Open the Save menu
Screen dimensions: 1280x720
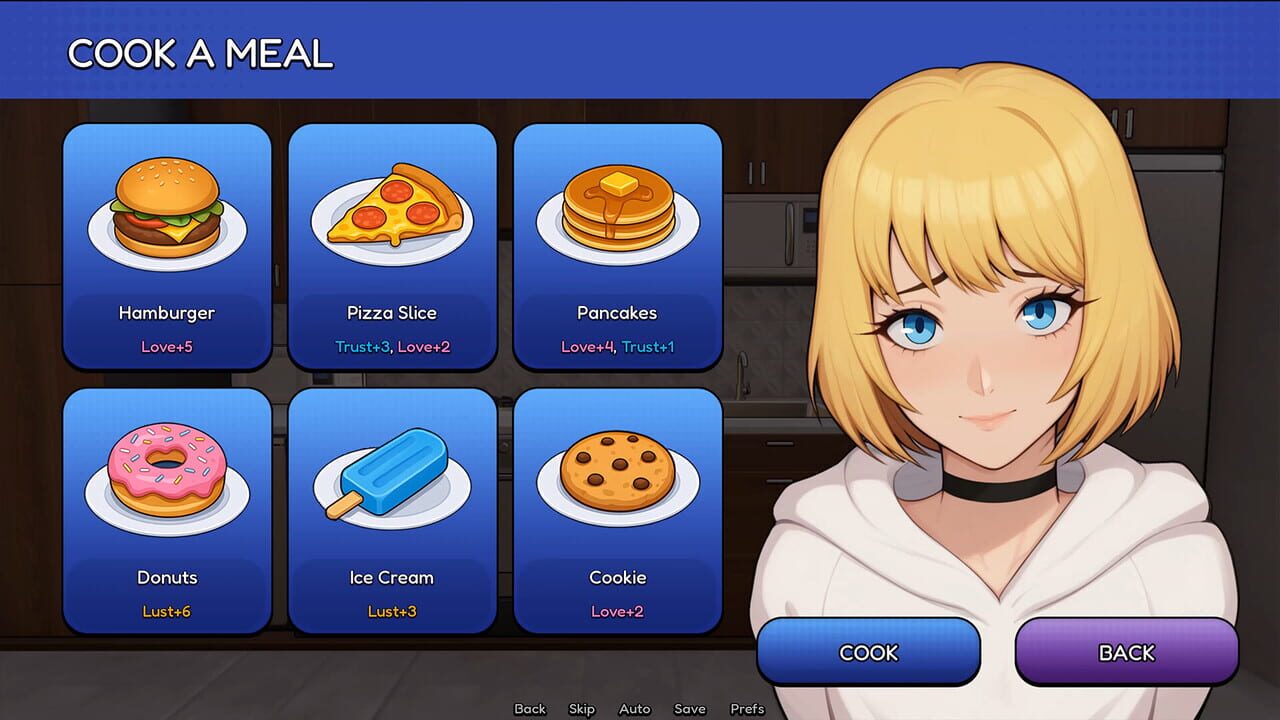pyautogui.click(x=690, y=708)
